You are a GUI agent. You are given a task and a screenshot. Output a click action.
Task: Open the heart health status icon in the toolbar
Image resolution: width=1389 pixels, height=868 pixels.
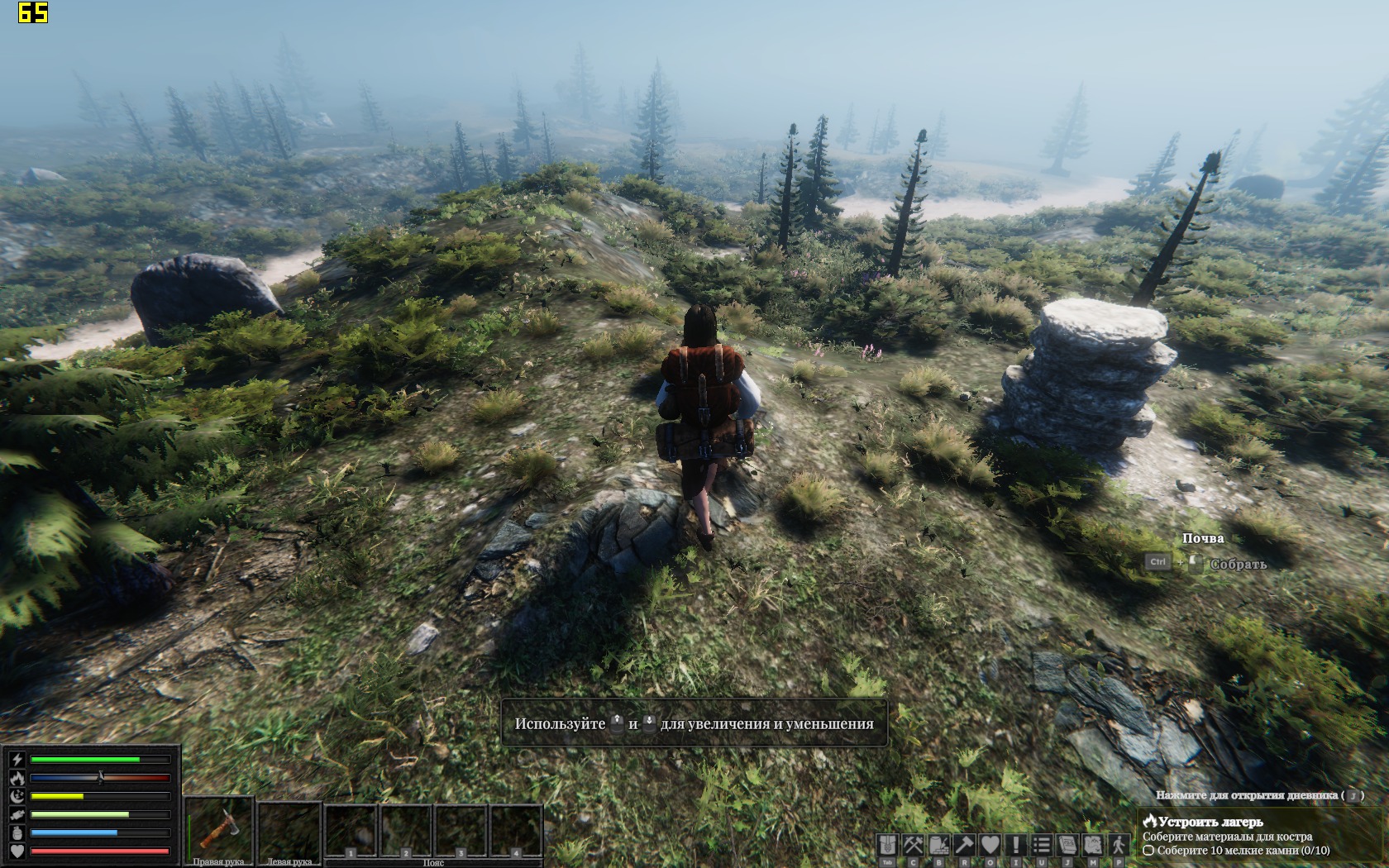(x=990, y=845)
